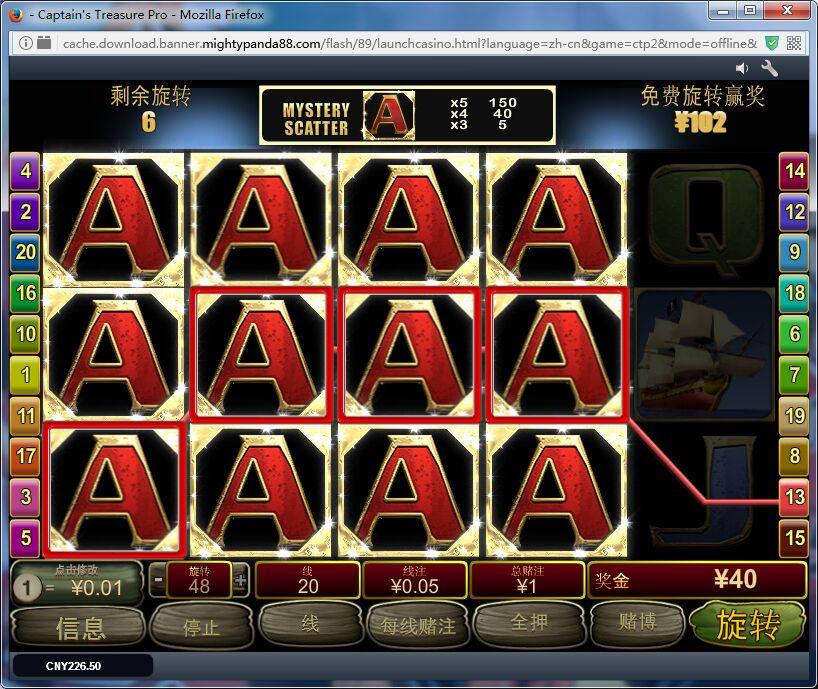818x689 pixels.
Task: Click the 每线赌注 bet per line button
Action: coord(418,627)
